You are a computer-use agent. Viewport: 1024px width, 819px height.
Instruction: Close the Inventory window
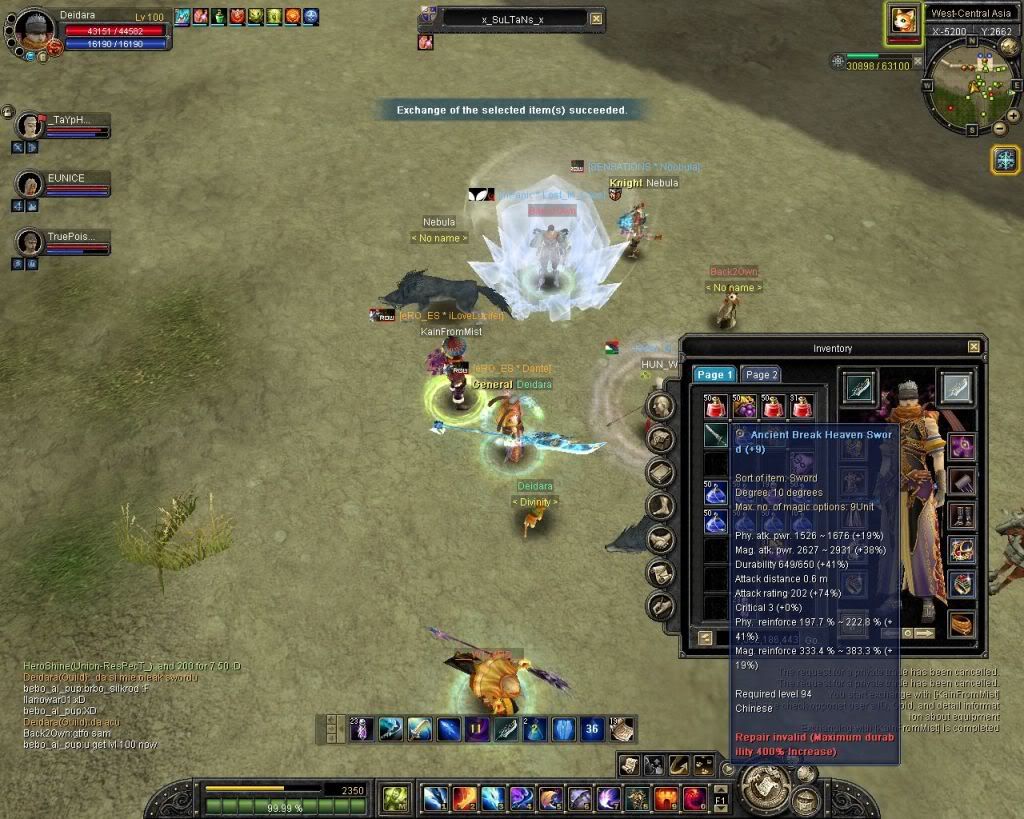(x=974, y=347)
